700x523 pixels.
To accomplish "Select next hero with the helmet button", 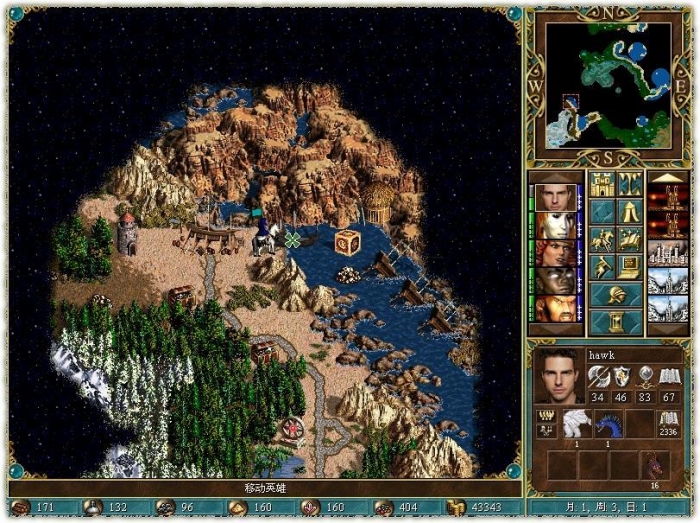I will click(x=616, y=295).
